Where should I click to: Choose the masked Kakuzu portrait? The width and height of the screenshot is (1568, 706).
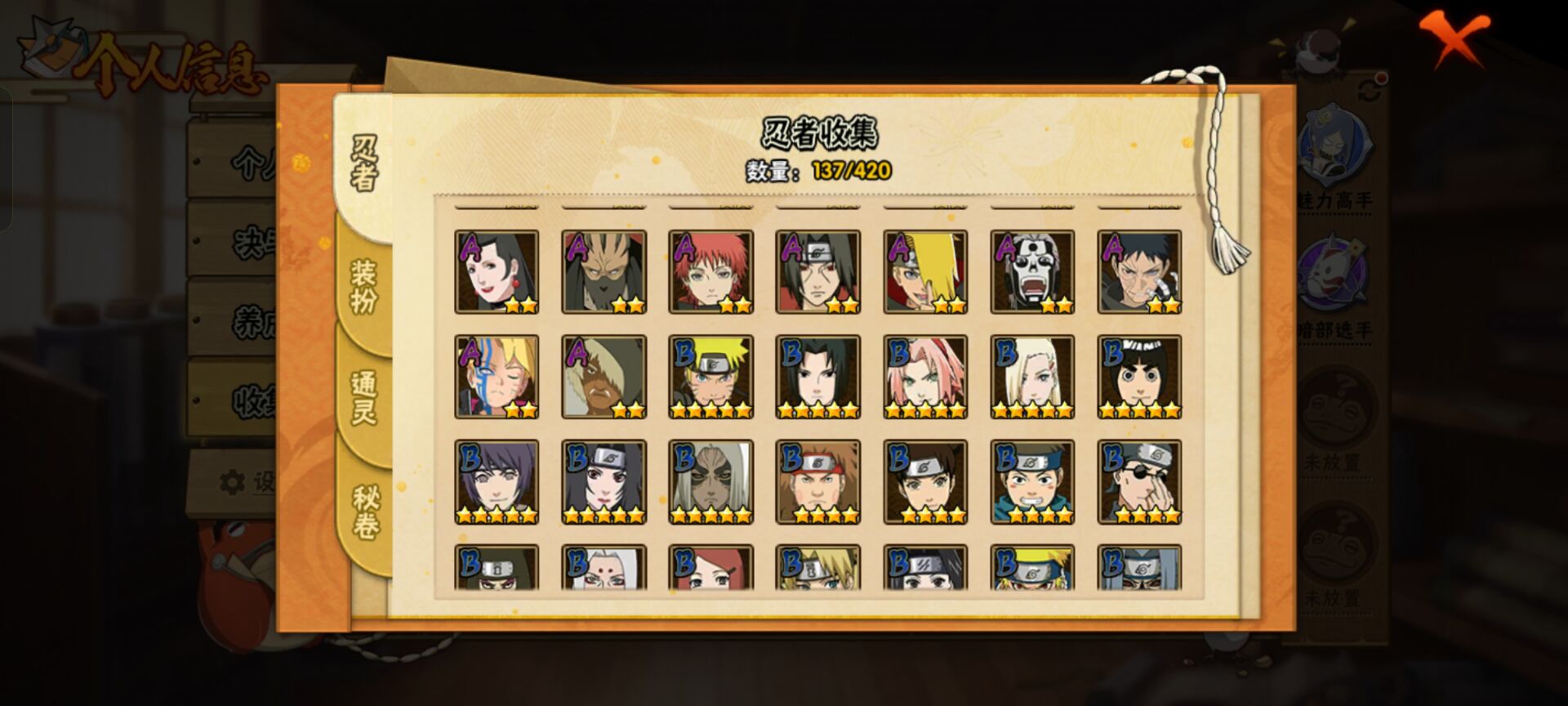(x=604, y=272)
